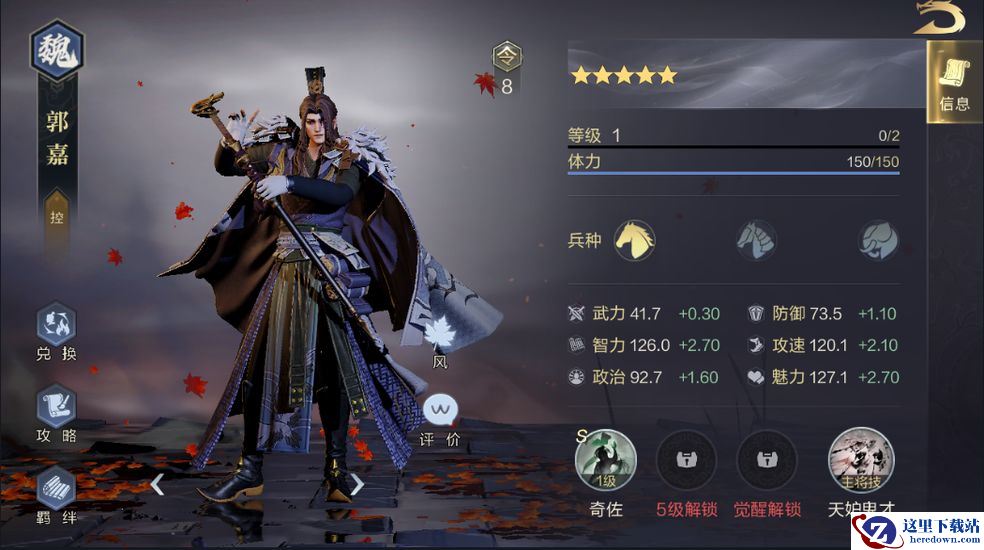Tap the locked 觉醒解锁 skill slot

click(x=767, y=459)
